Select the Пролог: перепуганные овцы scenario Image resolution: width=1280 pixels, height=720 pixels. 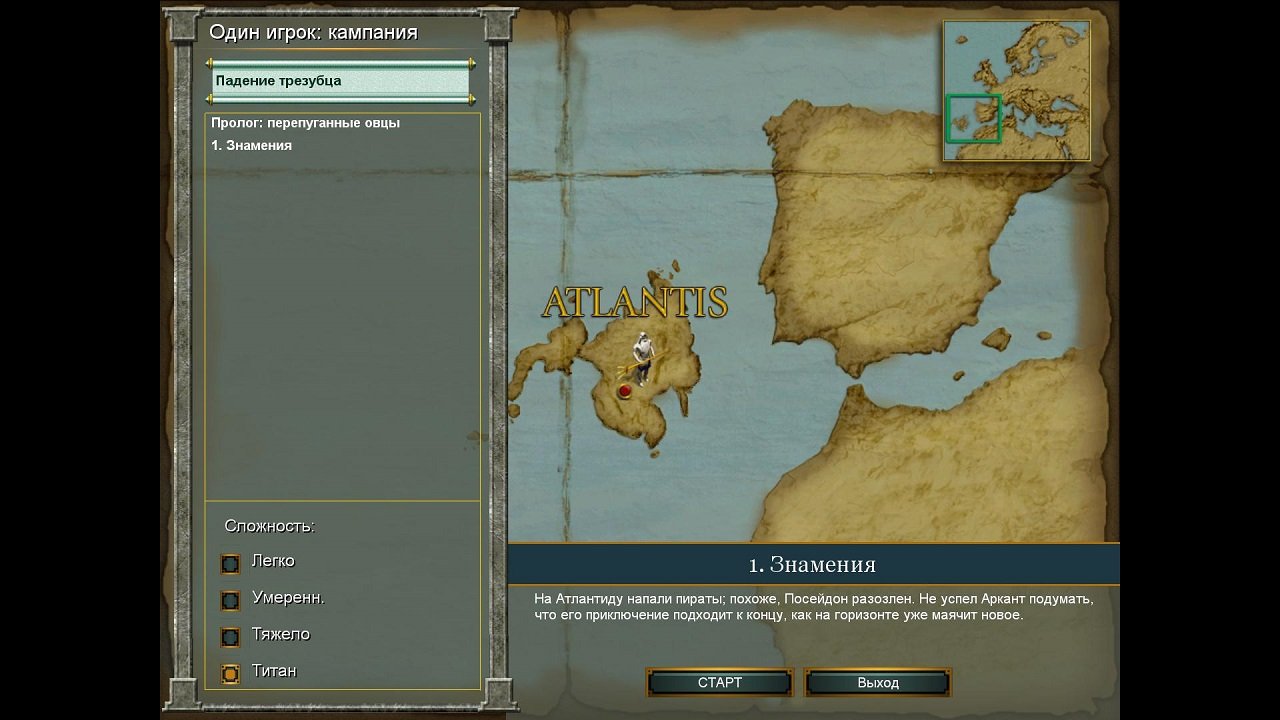pyautogui.click(x=305, y=122)
